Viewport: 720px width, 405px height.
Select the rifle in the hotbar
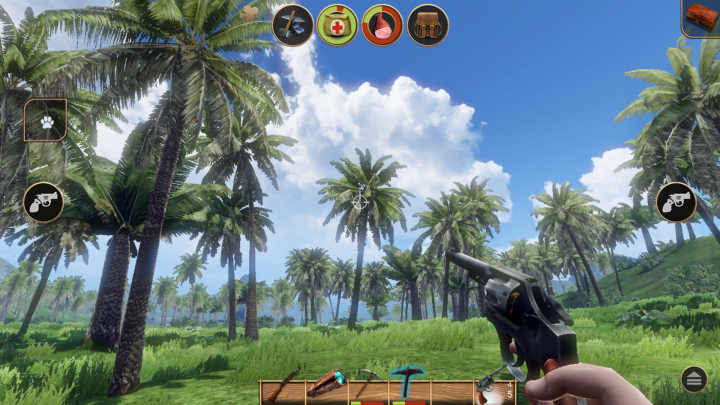coord(282,389)
